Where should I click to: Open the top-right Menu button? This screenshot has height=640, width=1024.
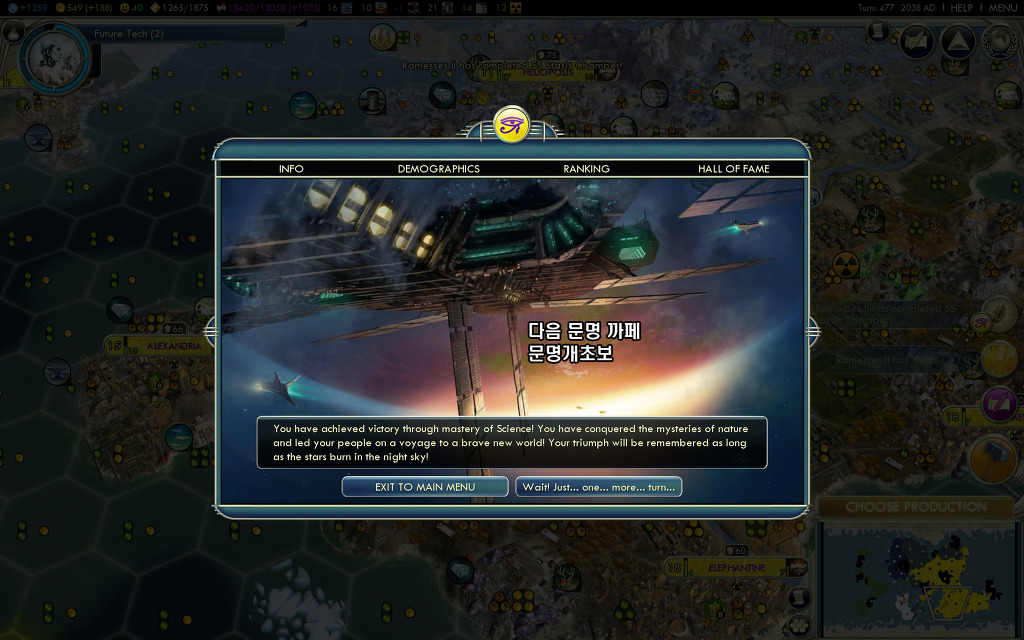[x=1002, y=7]
